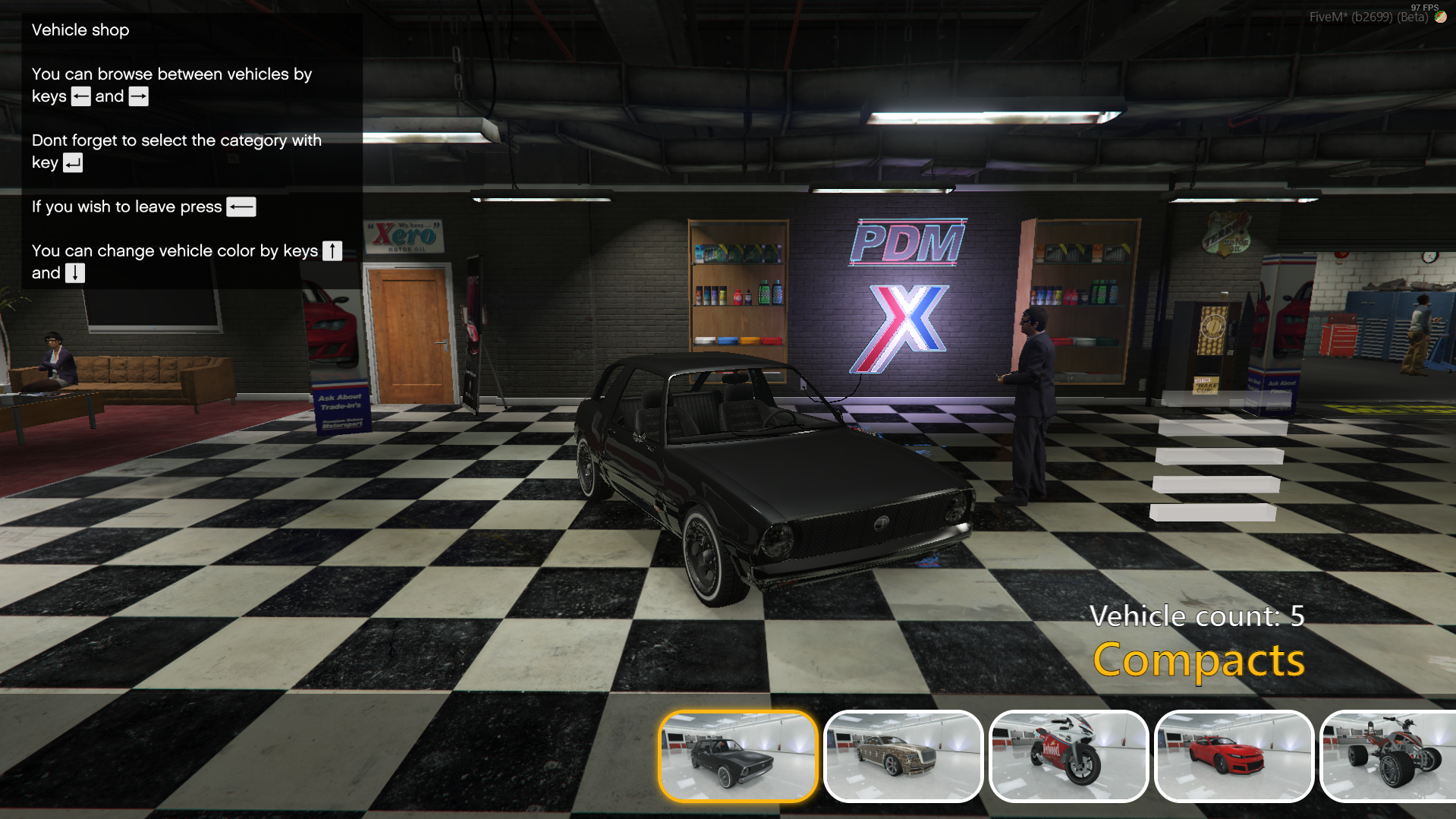1456x819 pixels.
Task: Select the black compact car thumbnail
Action: [737, 756]
